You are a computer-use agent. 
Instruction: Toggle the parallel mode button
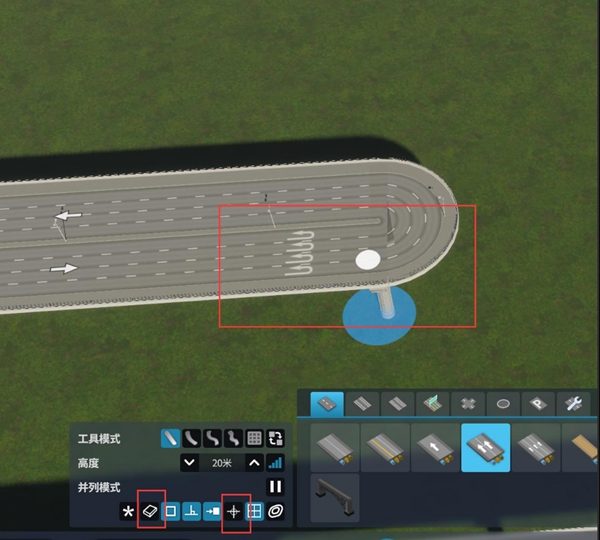275,487
